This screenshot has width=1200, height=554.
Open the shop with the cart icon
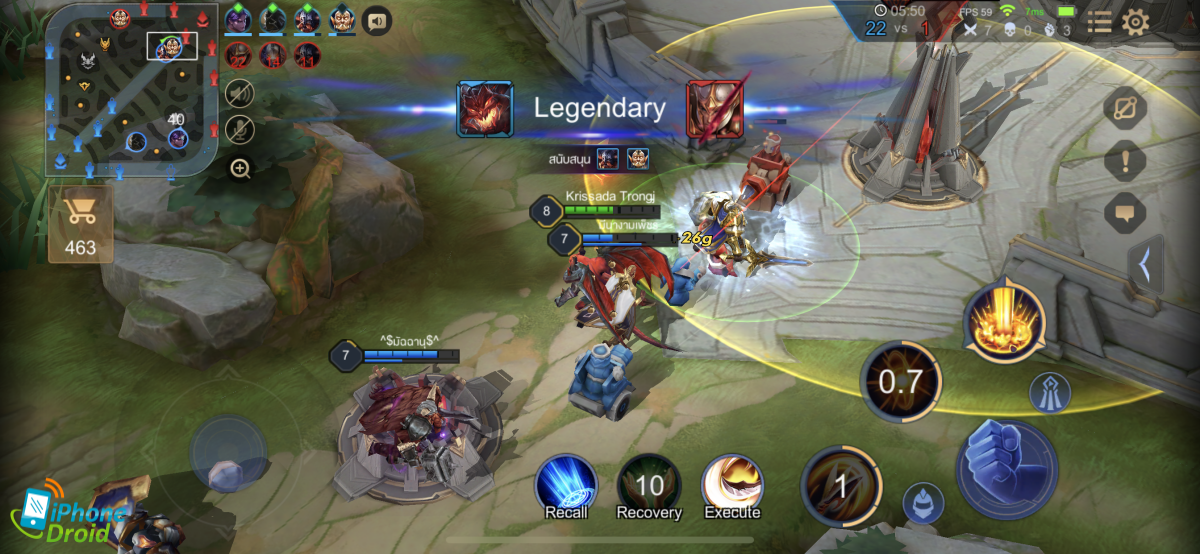coord(80,224)
